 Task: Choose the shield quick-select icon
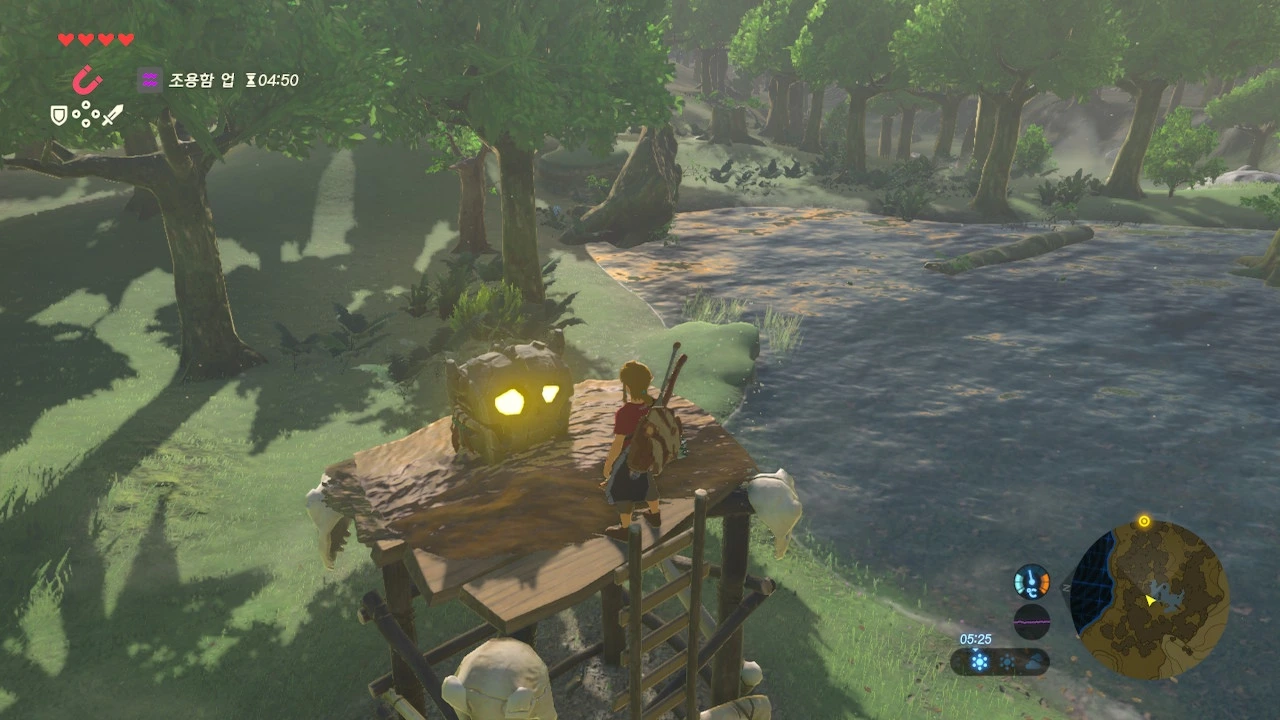[x=60, y=116]
